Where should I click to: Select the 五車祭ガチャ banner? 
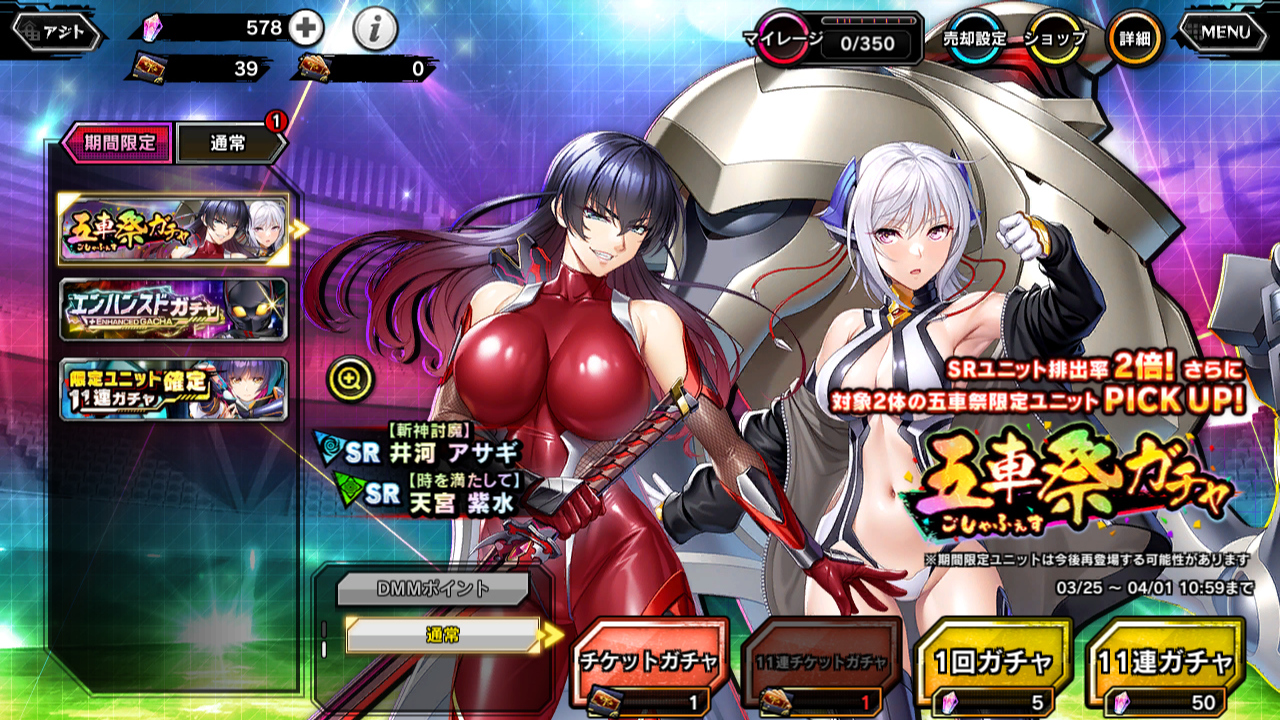tap(174, 229)
